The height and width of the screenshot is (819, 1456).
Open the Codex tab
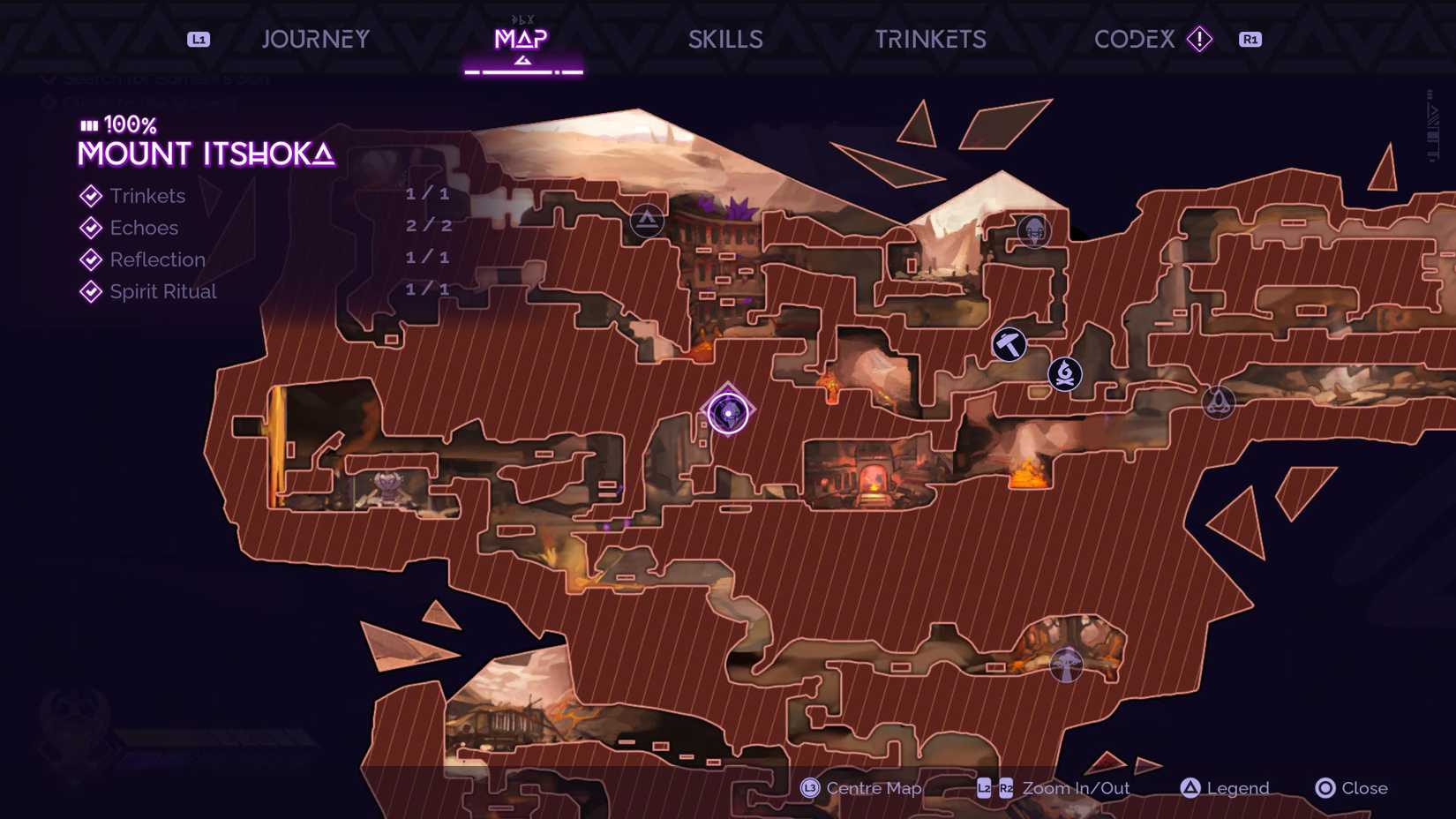pos(1133,39)
